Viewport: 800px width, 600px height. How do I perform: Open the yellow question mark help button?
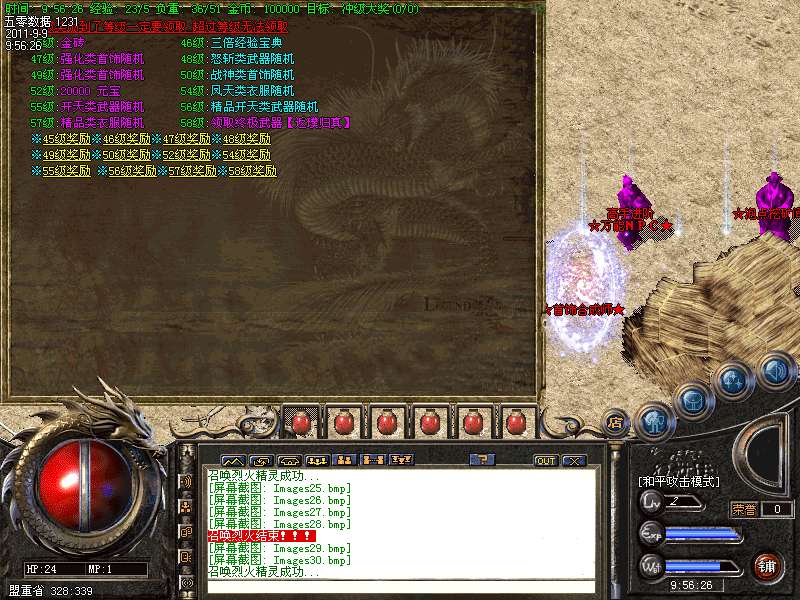482,460
